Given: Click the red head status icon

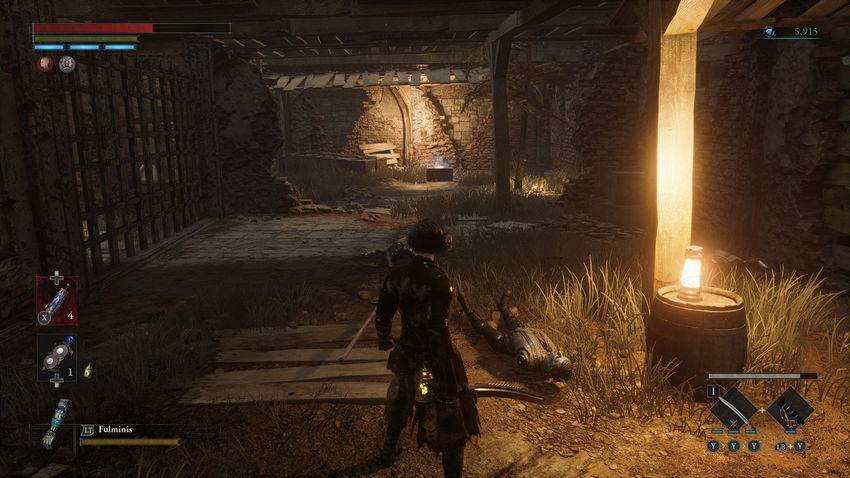Looking at the screenshot, I should [44, 64].
